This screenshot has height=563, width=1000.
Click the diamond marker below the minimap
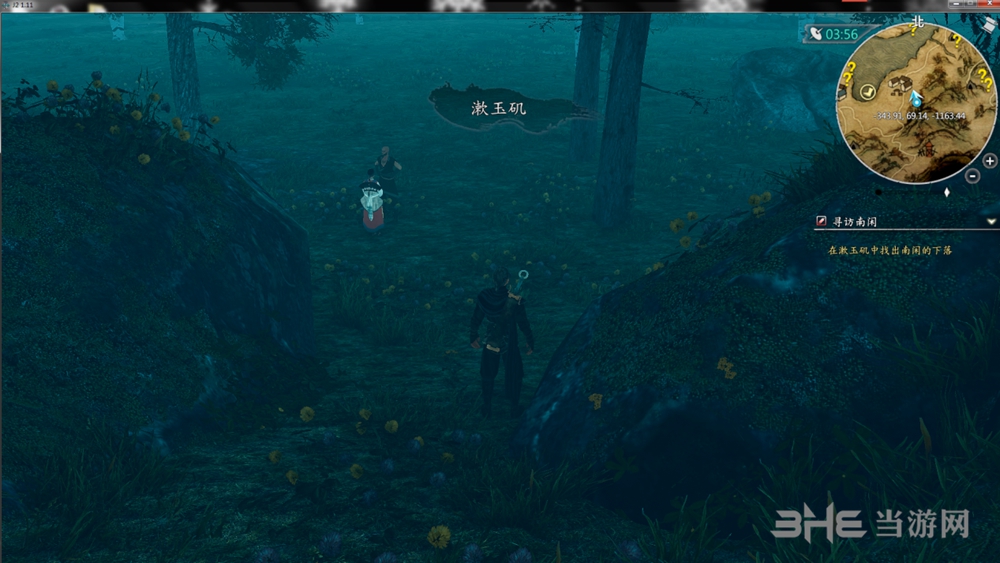coord(947,191)
